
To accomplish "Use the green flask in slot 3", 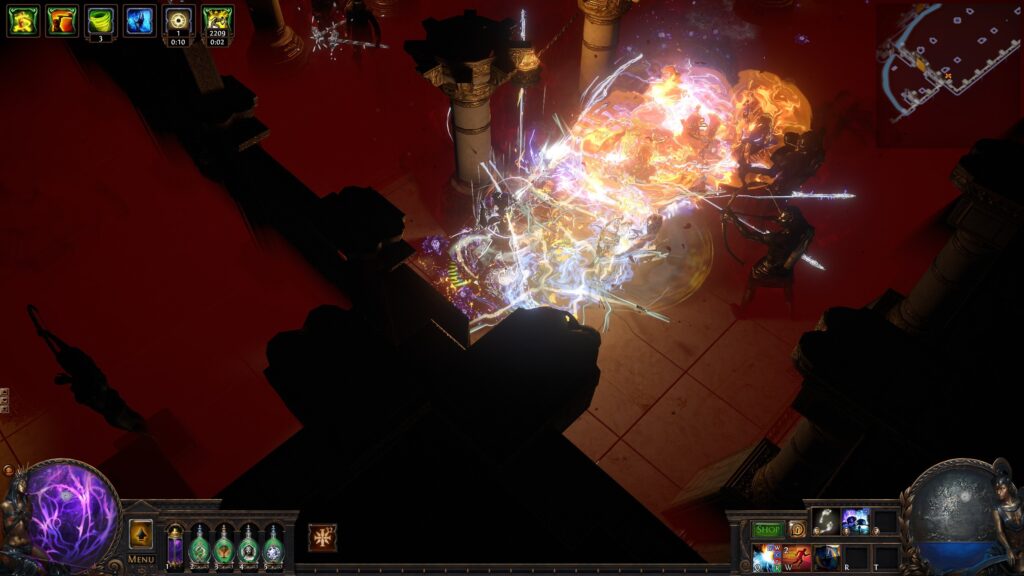I will click(223, 547).
